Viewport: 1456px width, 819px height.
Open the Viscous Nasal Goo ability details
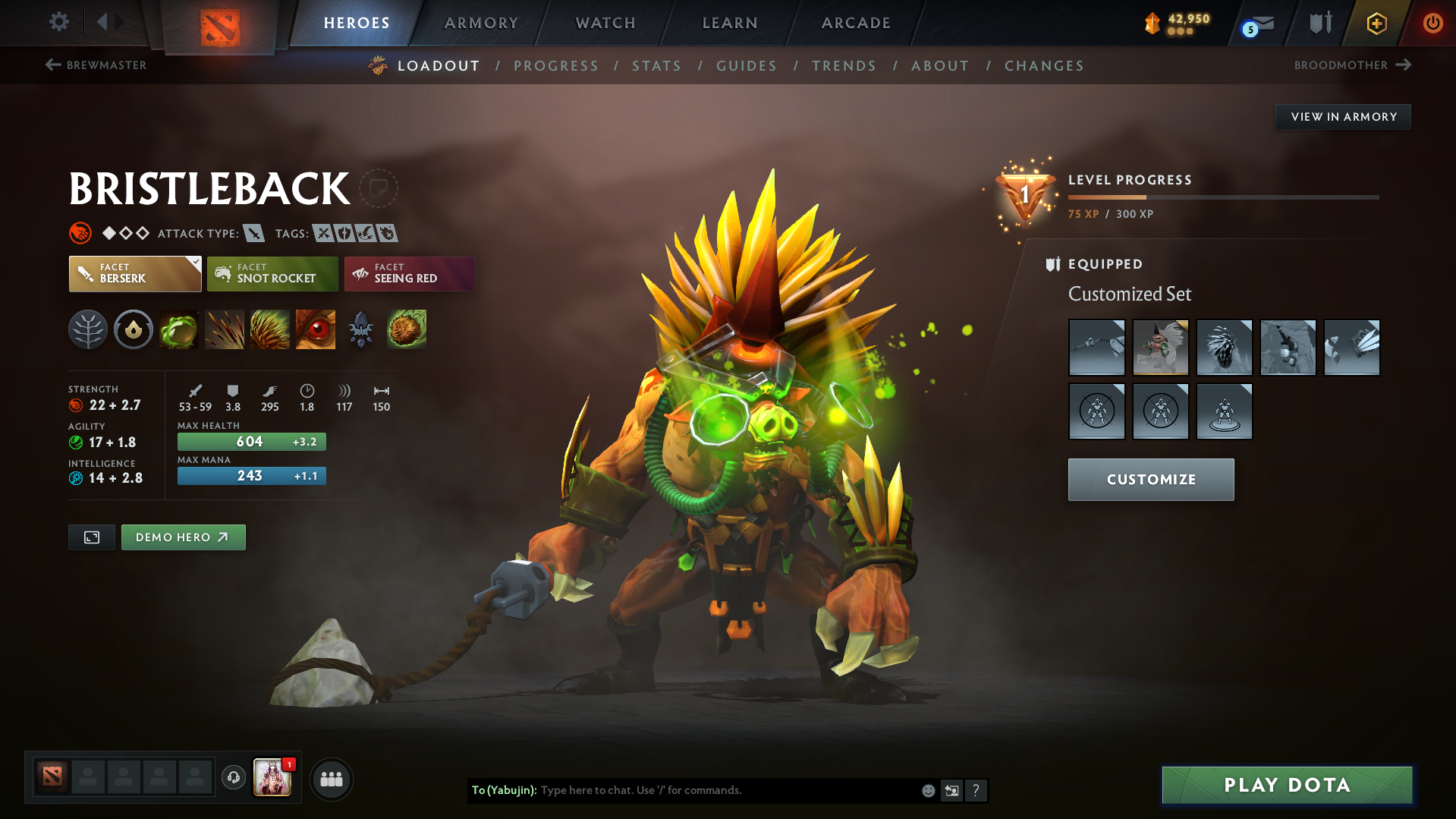[x=178, y=329]
